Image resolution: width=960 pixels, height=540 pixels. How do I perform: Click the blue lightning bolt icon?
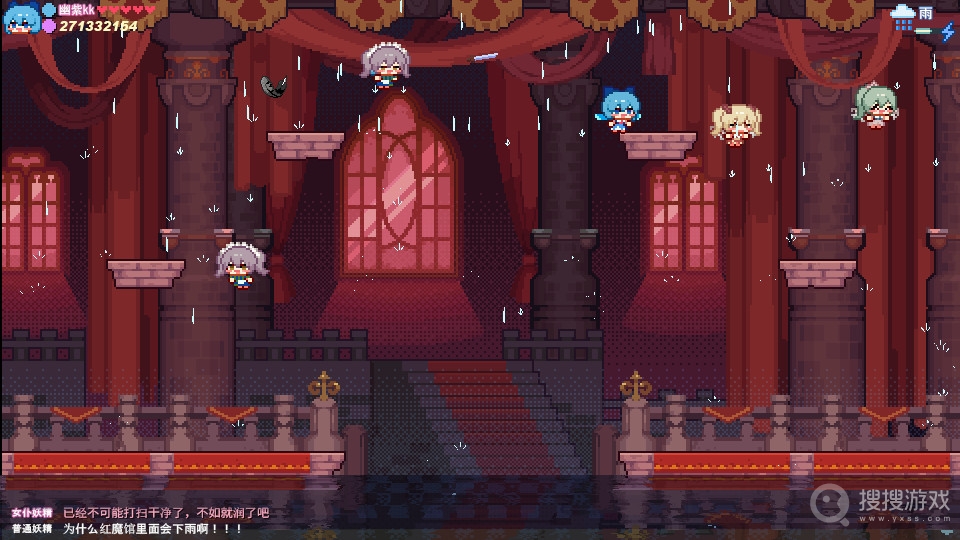click(947, 32)
